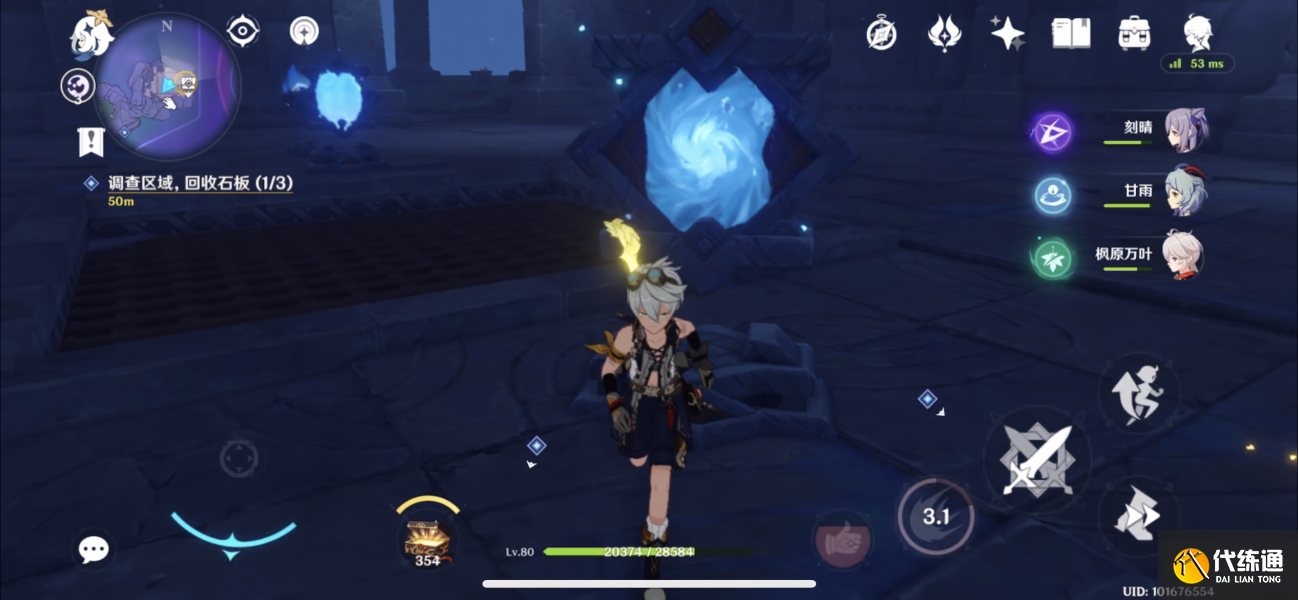This screenshot has height=600, width=1298.
Task: Open the circular minimap
Action: [168, 86]
